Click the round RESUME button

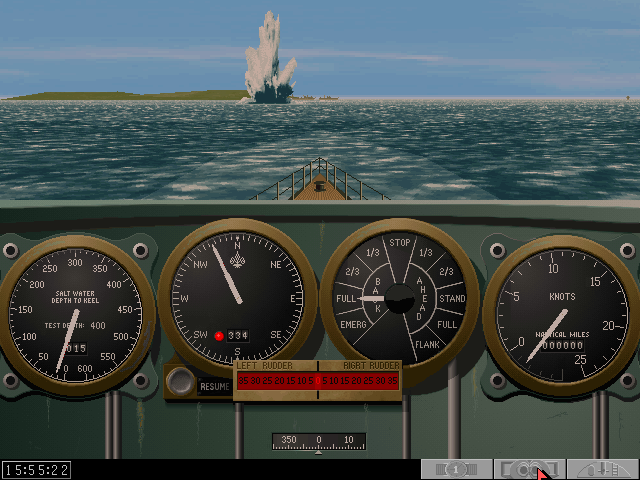pyautogui.click(x=181, y=381)
